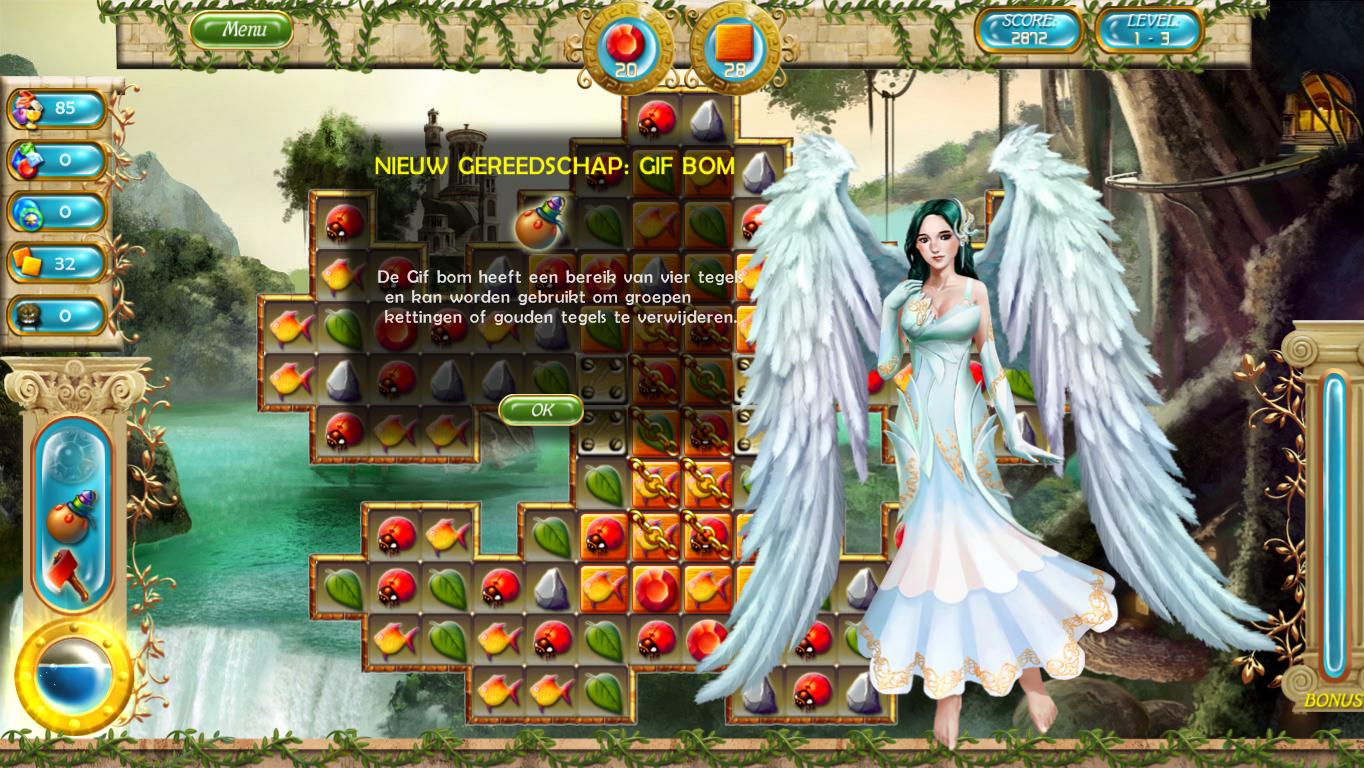
Task: Confirm the Gif Bom tutorial with OK
Action: 541,409
